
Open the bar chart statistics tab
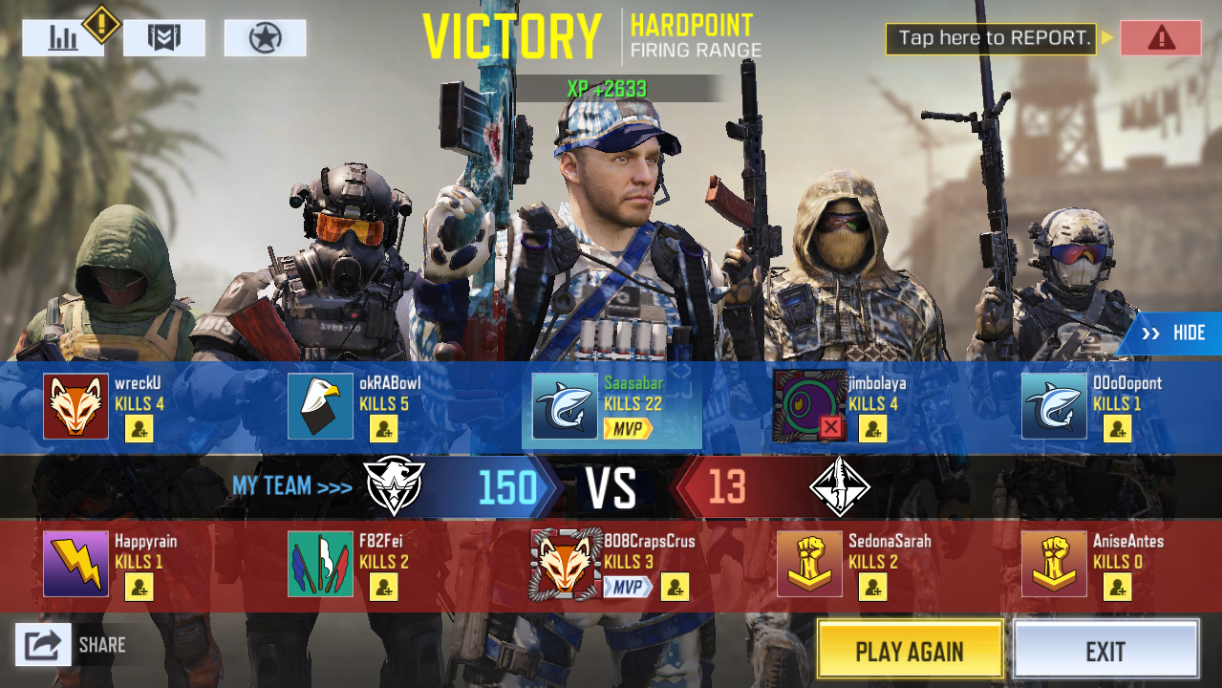coord(63,38)
